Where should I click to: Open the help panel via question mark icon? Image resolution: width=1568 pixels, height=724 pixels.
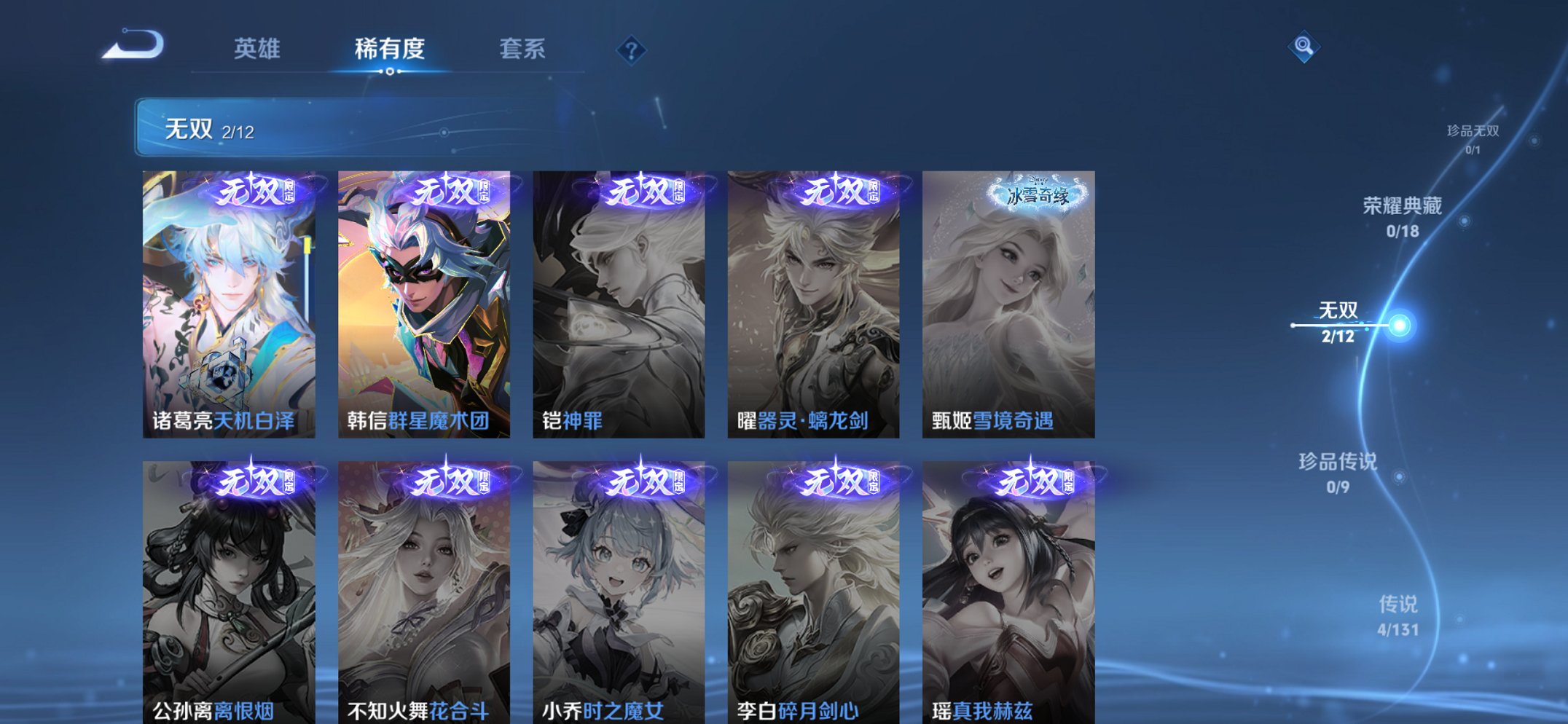point(632,50)
